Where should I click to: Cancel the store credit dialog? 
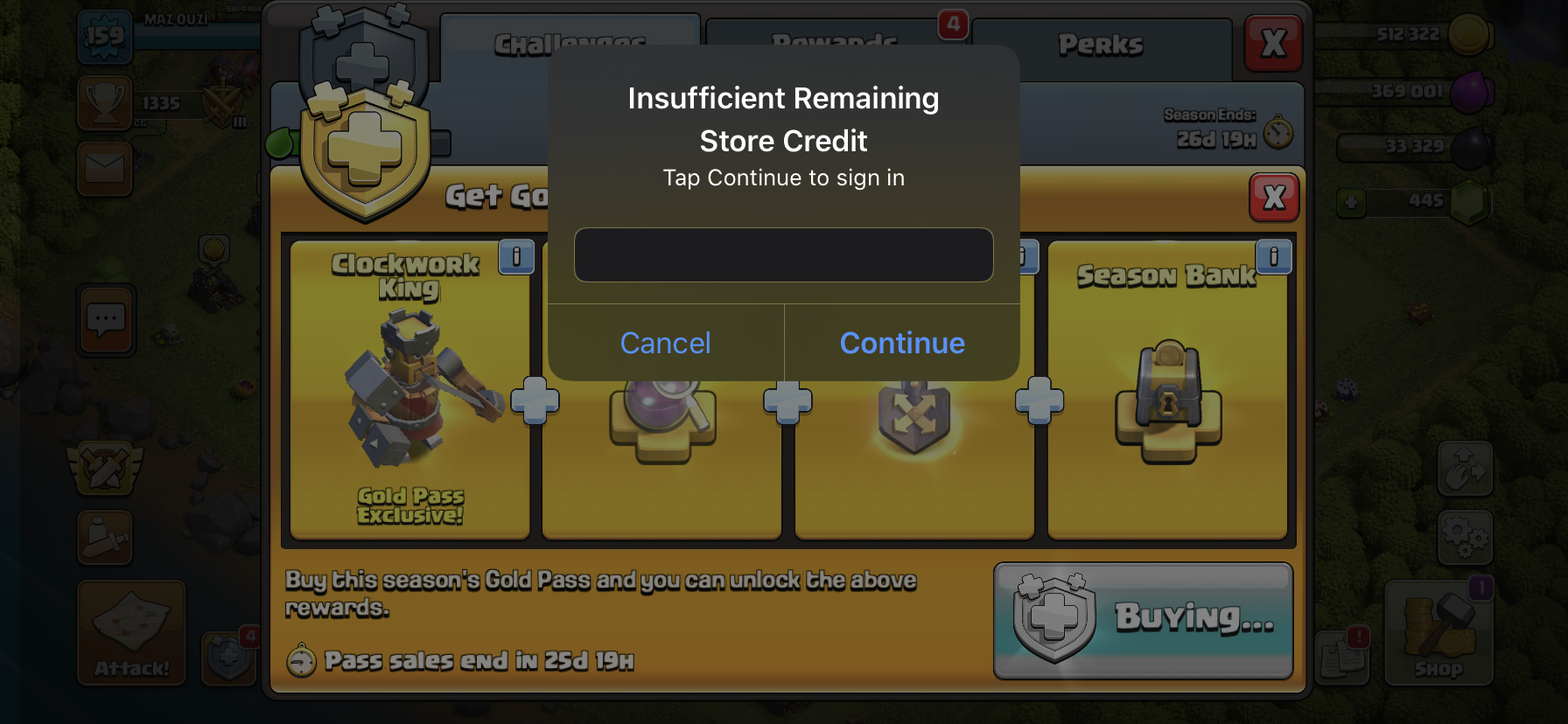(x=665, y=343)
